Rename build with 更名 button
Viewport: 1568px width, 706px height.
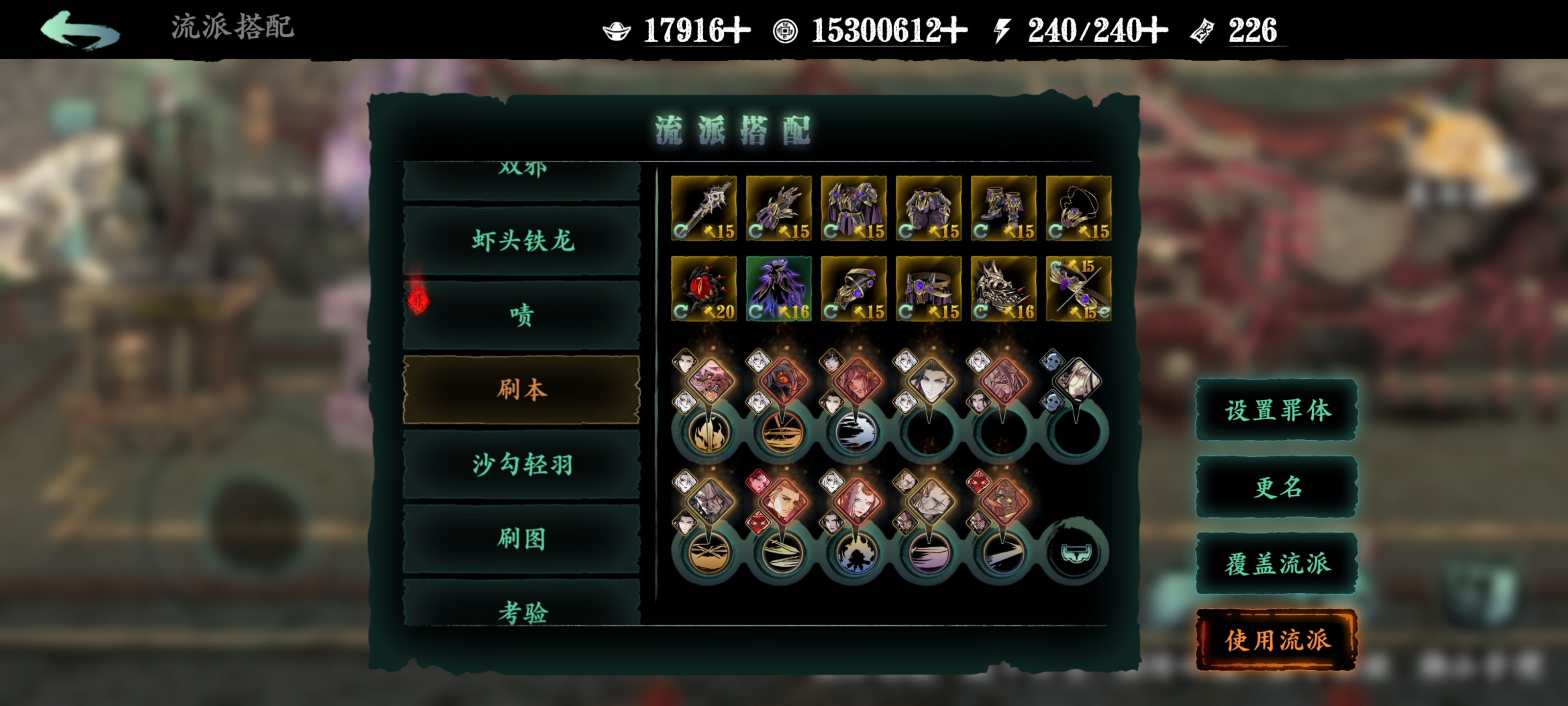pos(1276,487)
